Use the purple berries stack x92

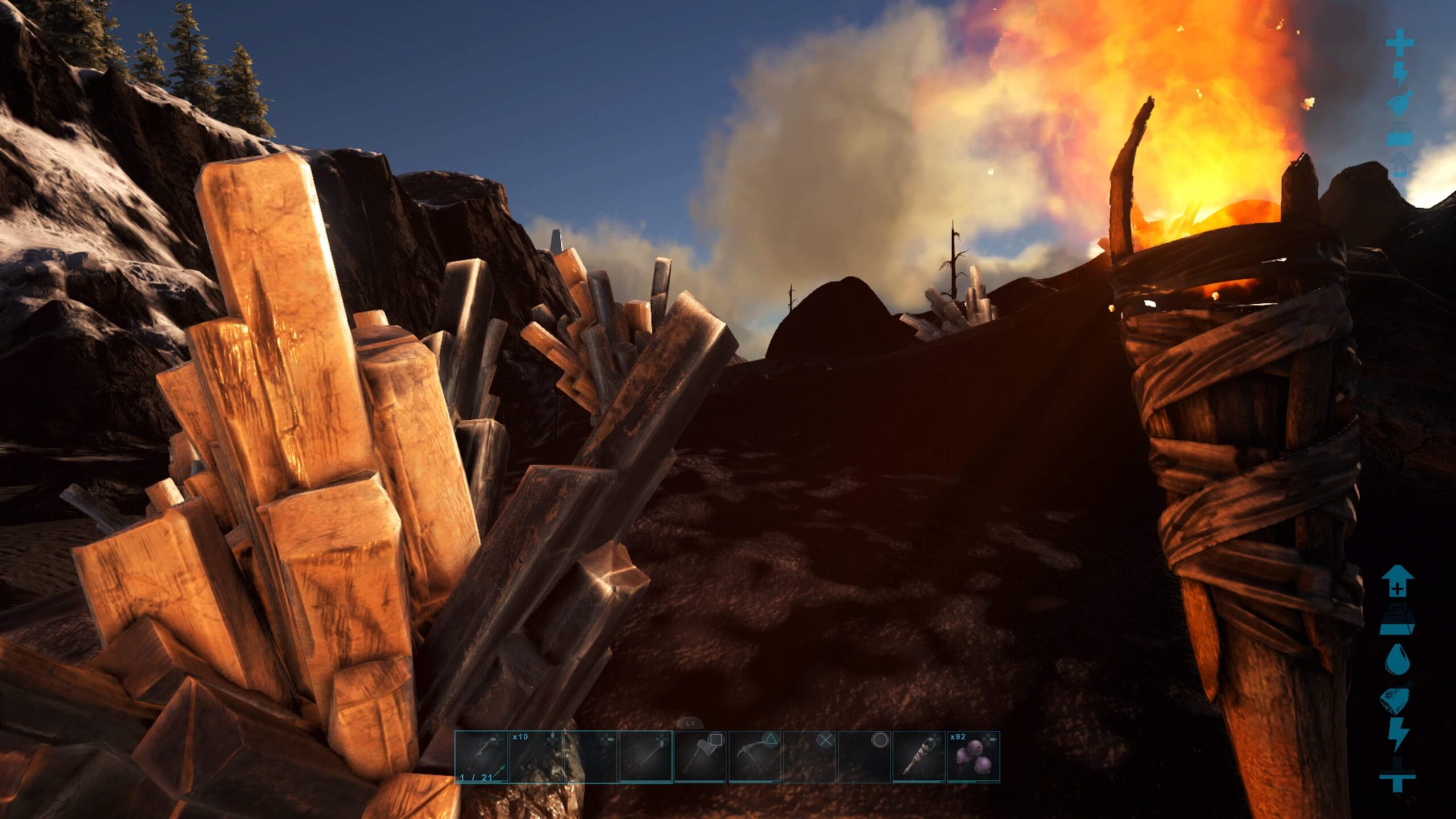point(973,757)
